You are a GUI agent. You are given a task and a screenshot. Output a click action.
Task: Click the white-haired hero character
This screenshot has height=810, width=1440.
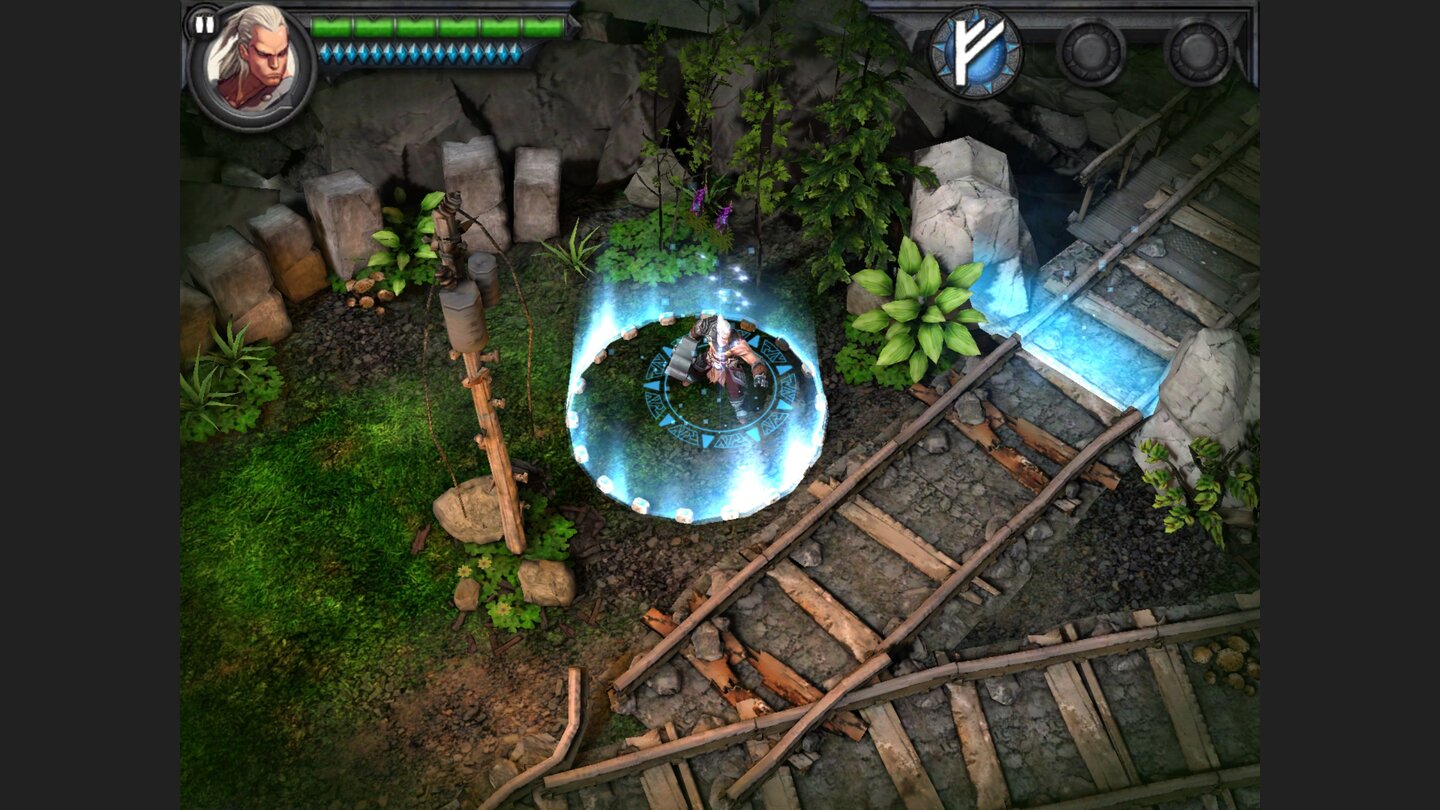[x=723, y=360]
